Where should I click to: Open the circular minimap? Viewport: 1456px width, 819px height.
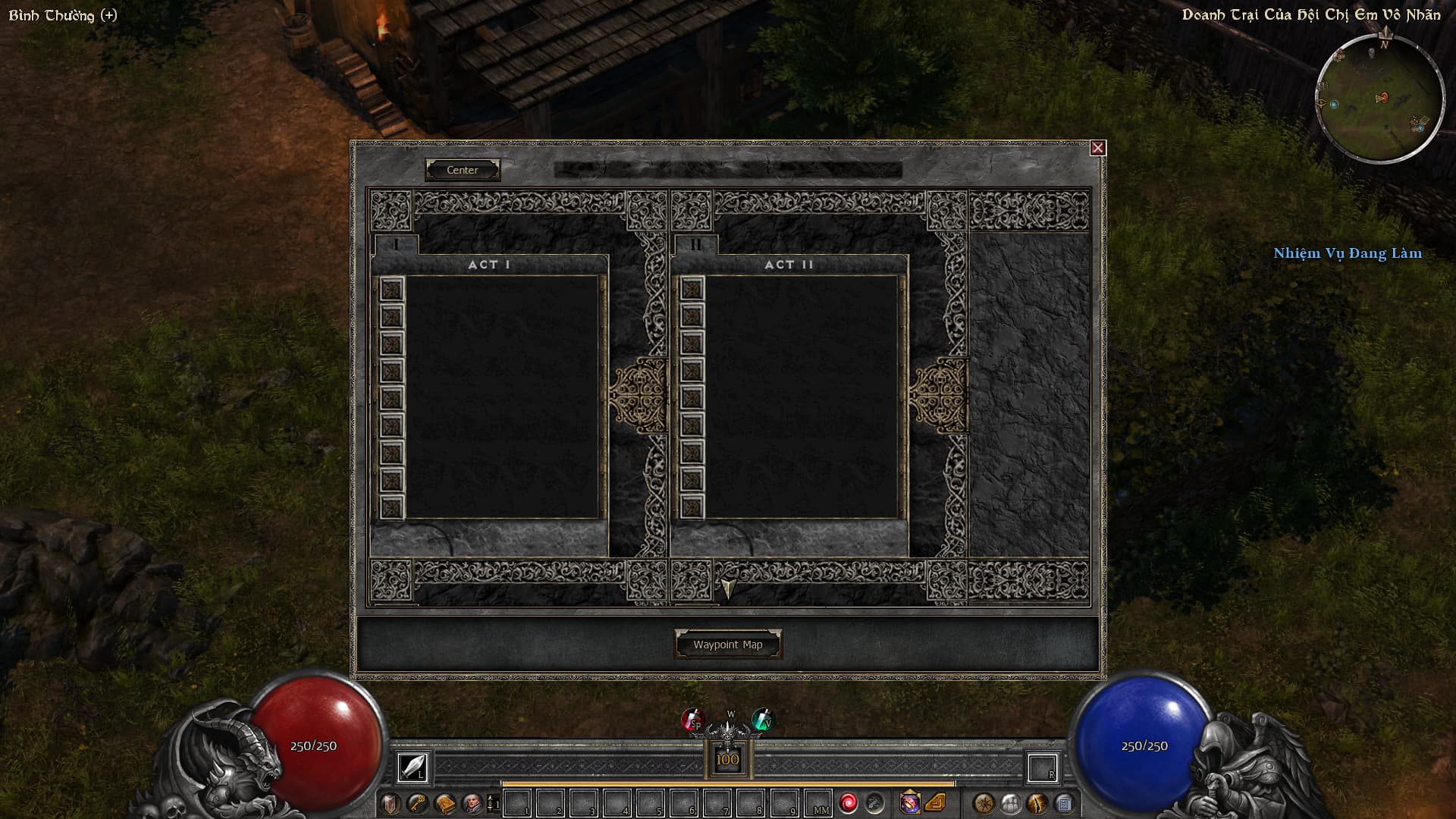(1379, 99)
